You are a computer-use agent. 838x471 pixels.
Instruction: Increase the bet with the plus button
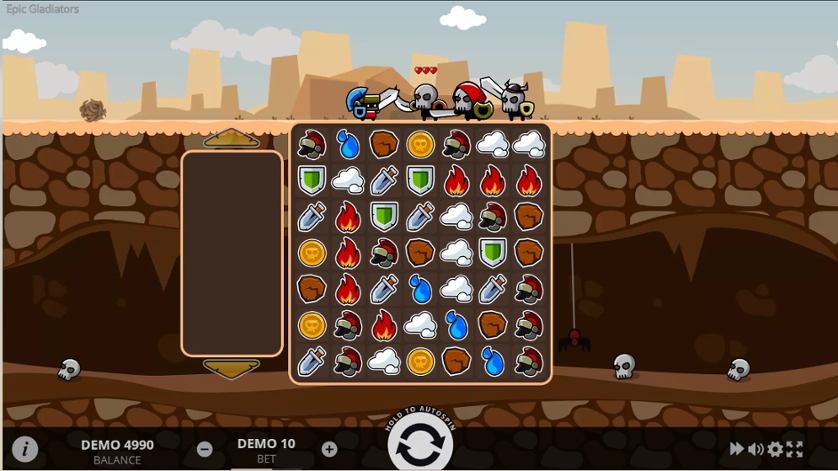[x=329, y=449]
